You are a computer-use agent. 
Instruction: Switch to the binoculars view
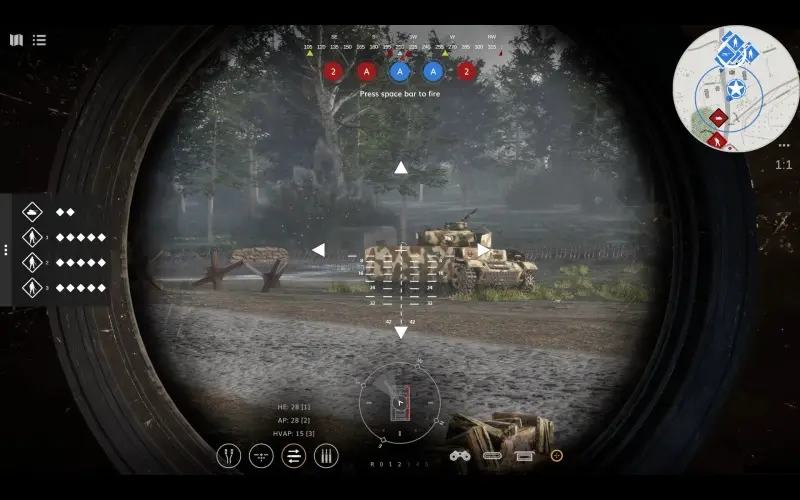(x=459, y=456)
